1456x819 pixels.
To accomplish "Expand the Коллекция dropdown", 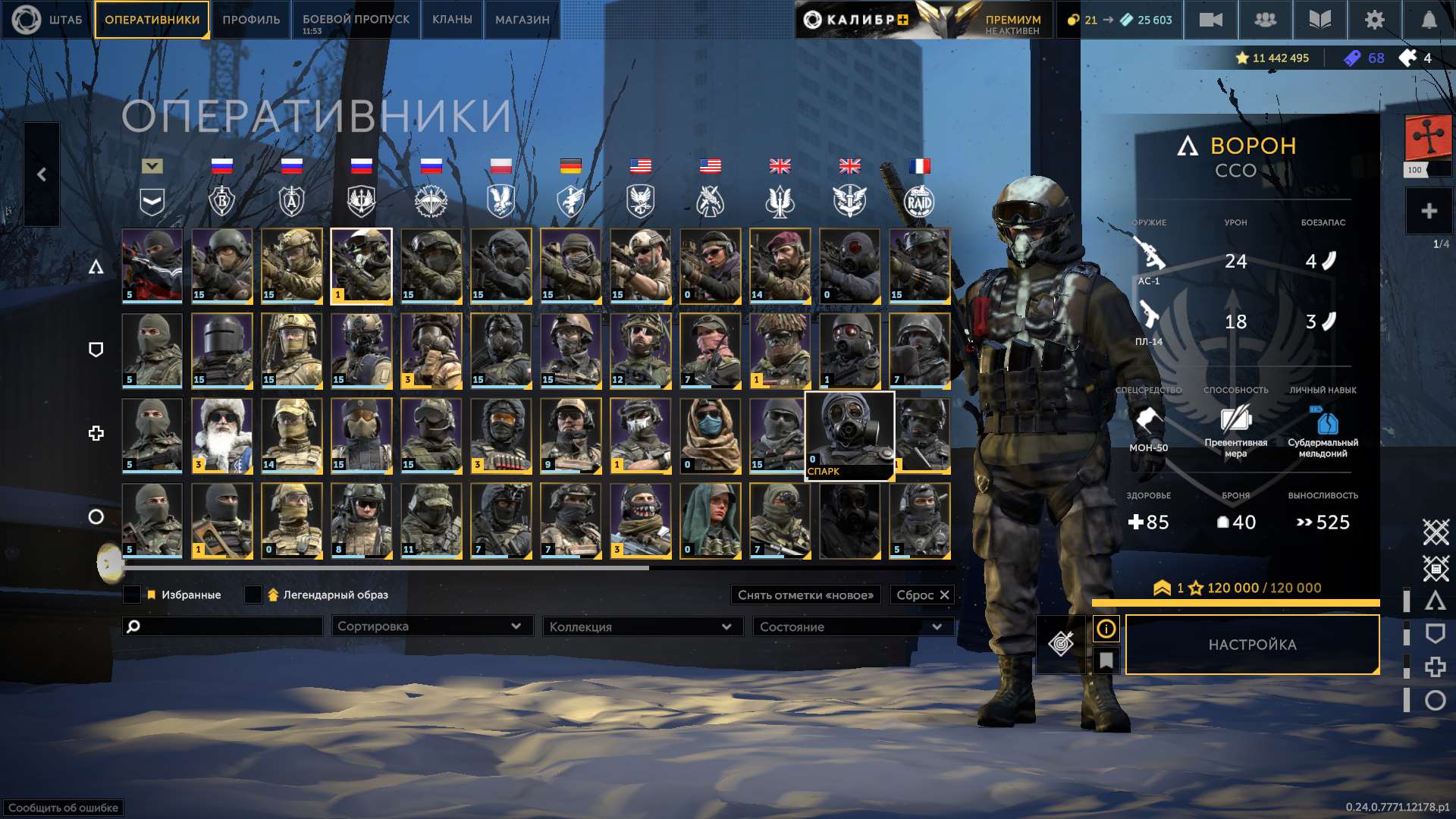I will tap(641, 627).
